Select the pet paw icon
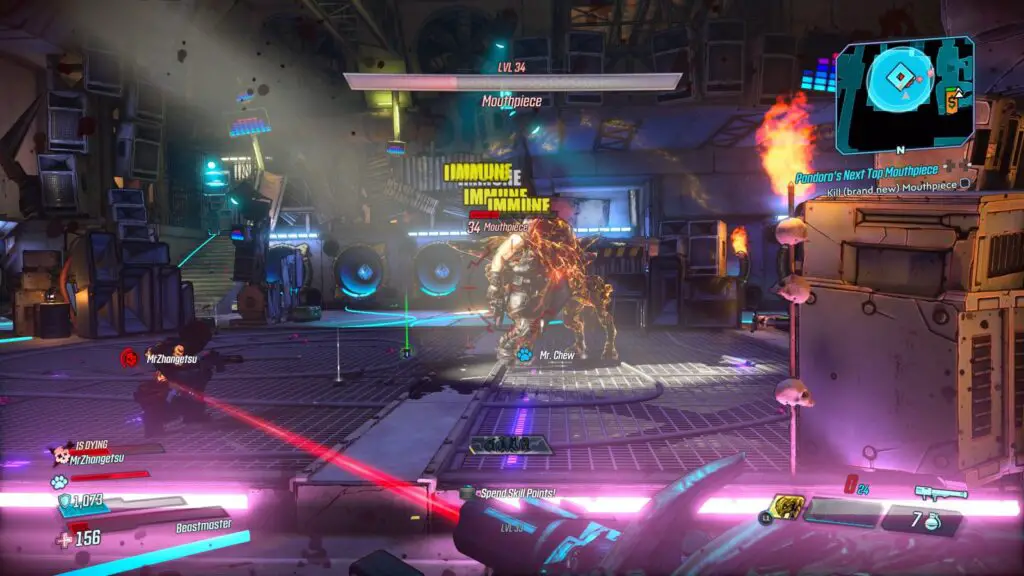 tap(60, 480)
